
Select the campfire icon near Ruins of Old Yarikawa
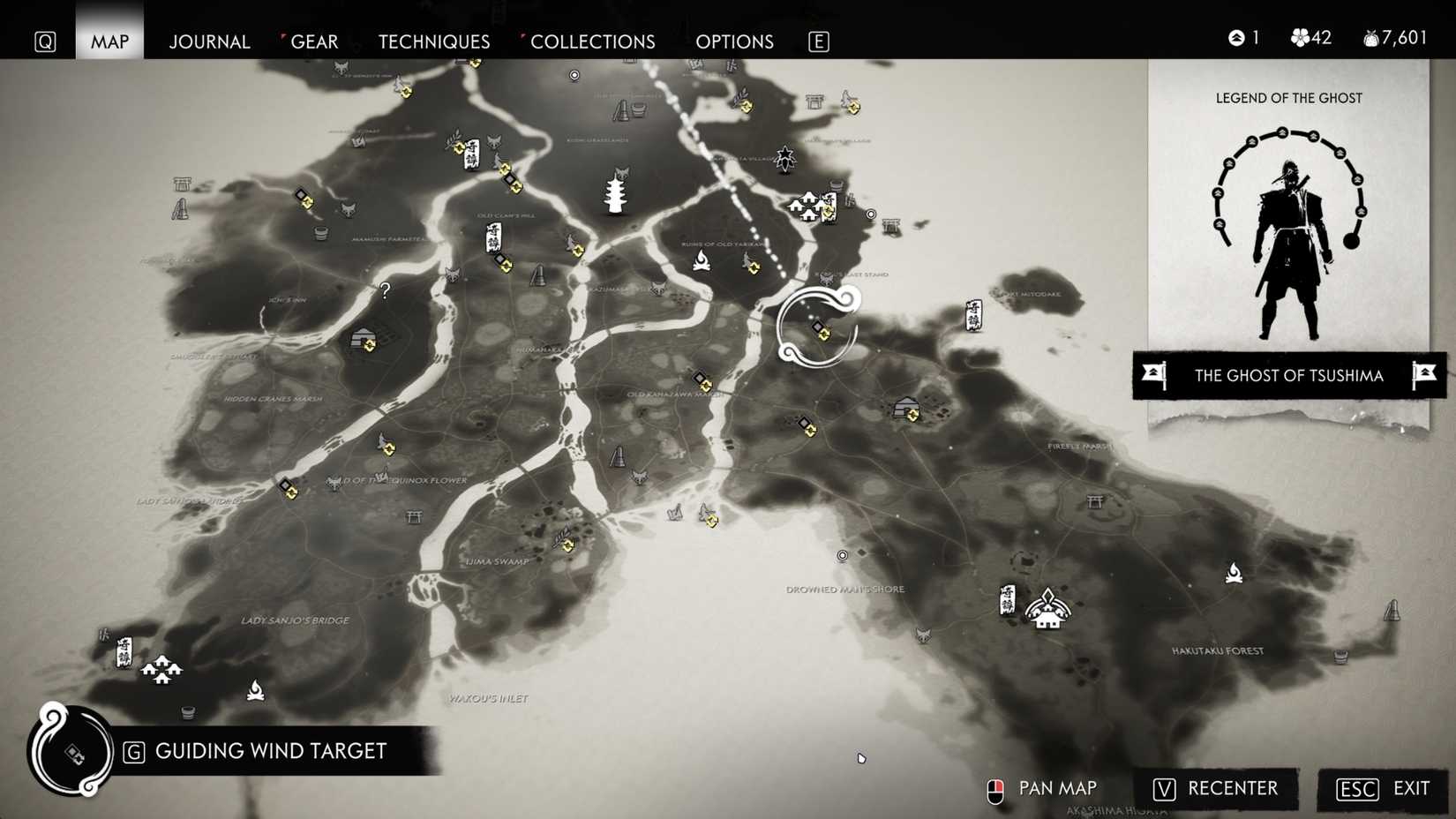[x=701, y=262]
